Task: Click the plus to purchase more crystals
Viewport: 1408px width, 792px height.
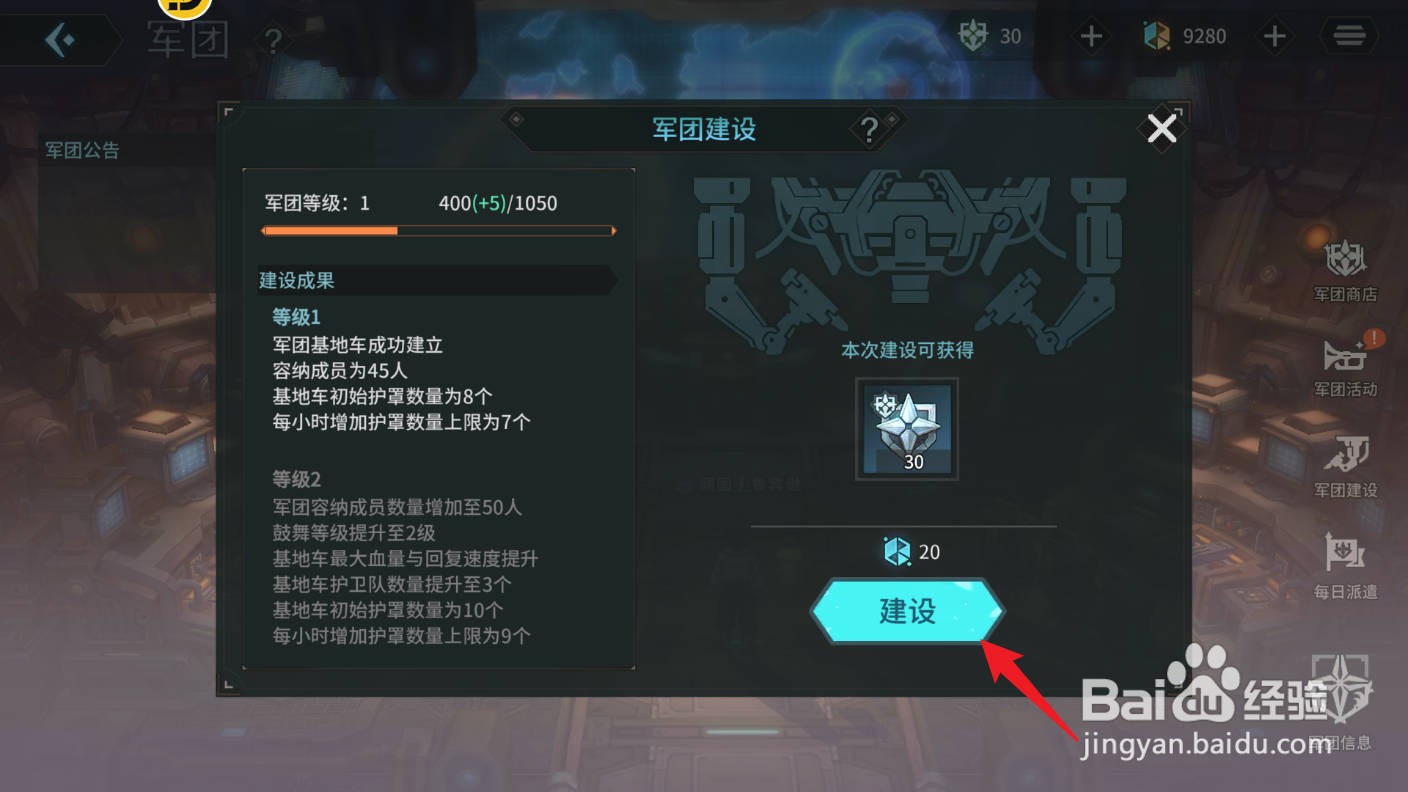Action: pyautogui.click(x=1275, y=36)
